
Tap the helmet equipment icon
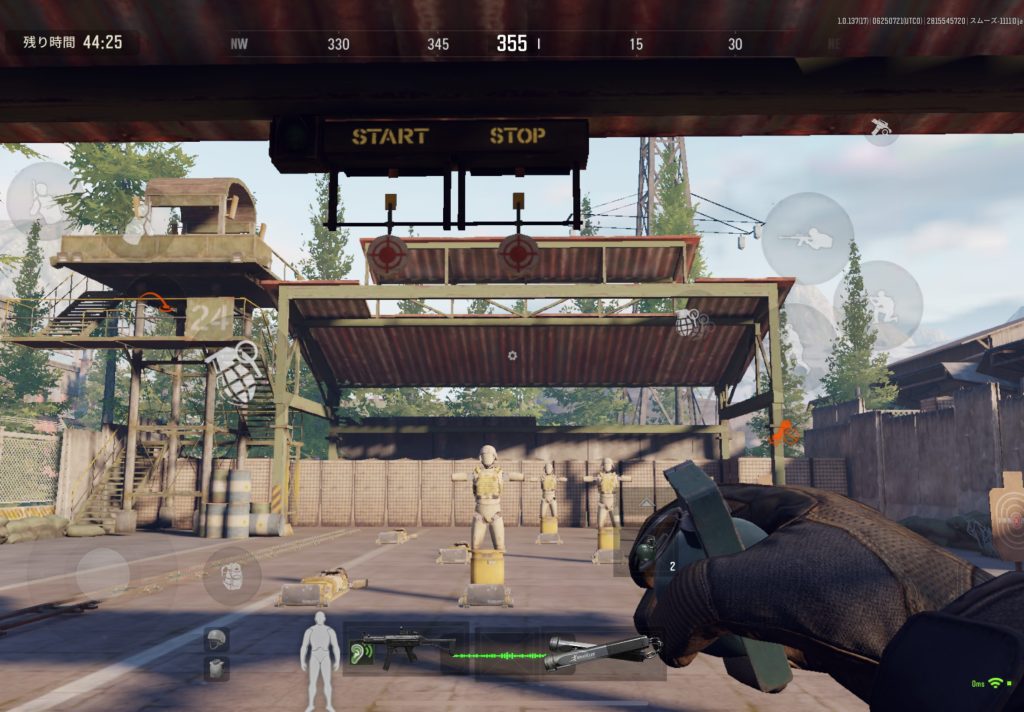(x=216, y=638)
